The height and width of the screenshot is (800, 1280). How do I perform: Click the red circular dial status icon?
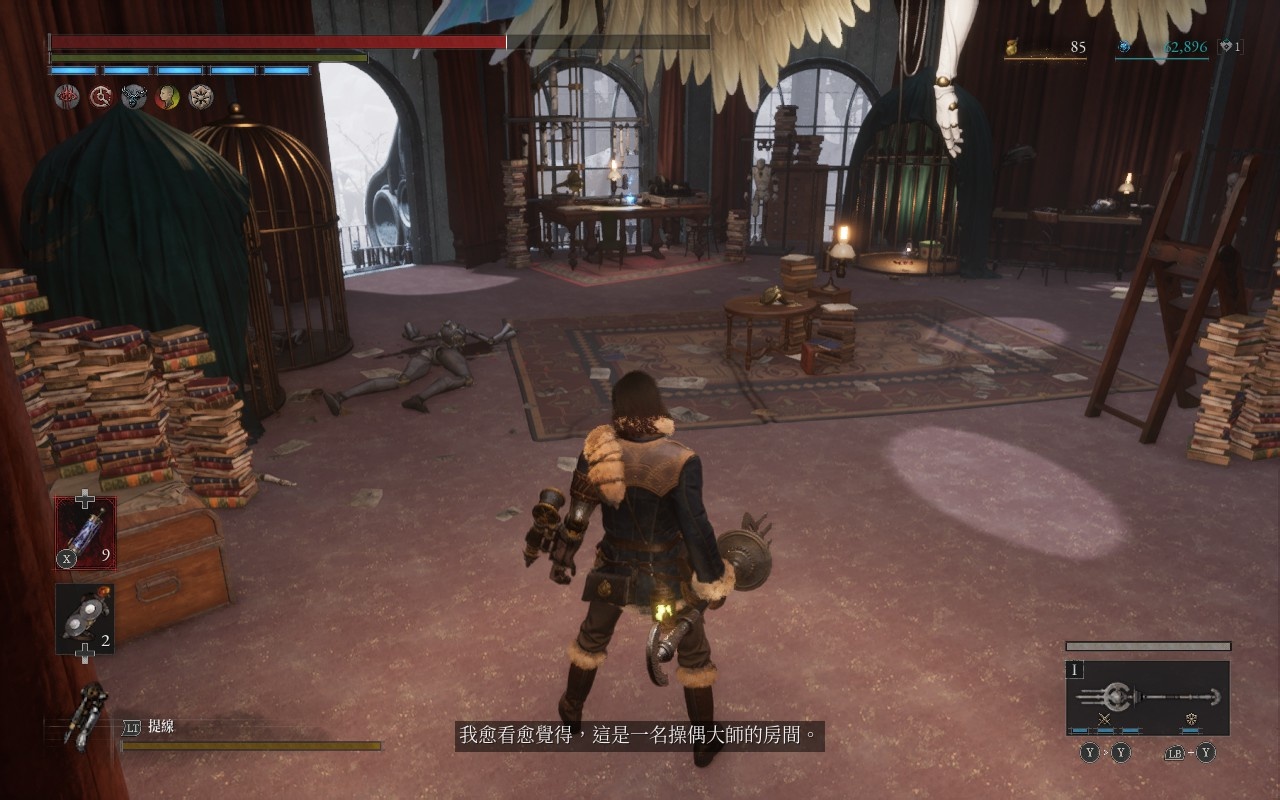101,96
